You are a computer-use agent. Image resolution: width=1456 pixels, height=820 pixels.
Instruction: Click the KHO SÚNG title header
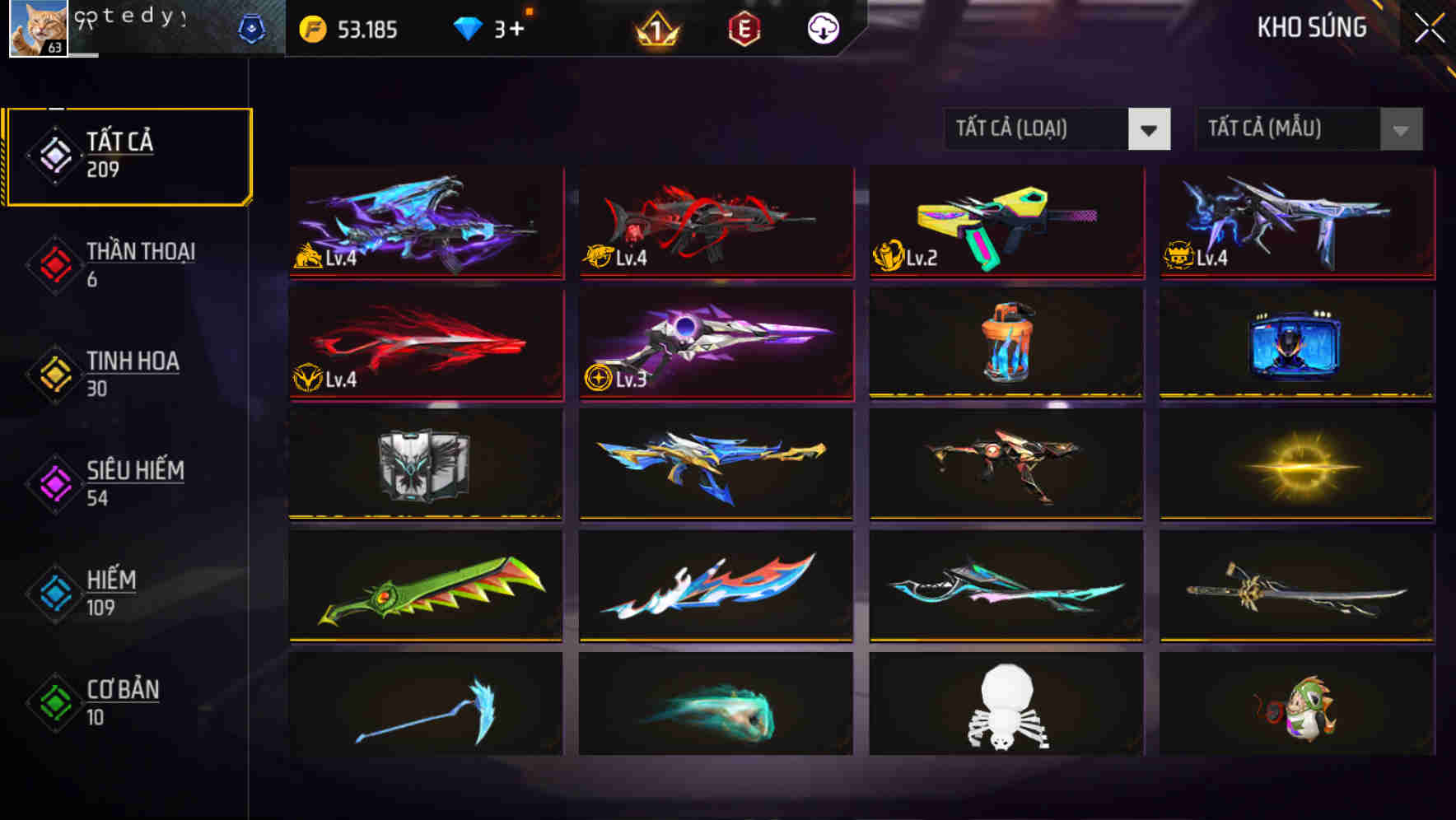tap(1312, 27)
